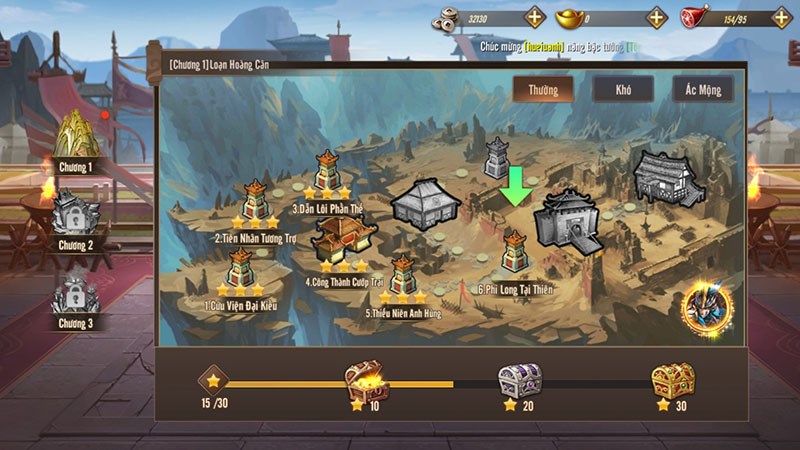Open the 30-star golden chest
This screenshot has height=450, width=800.
coord(673,381)
